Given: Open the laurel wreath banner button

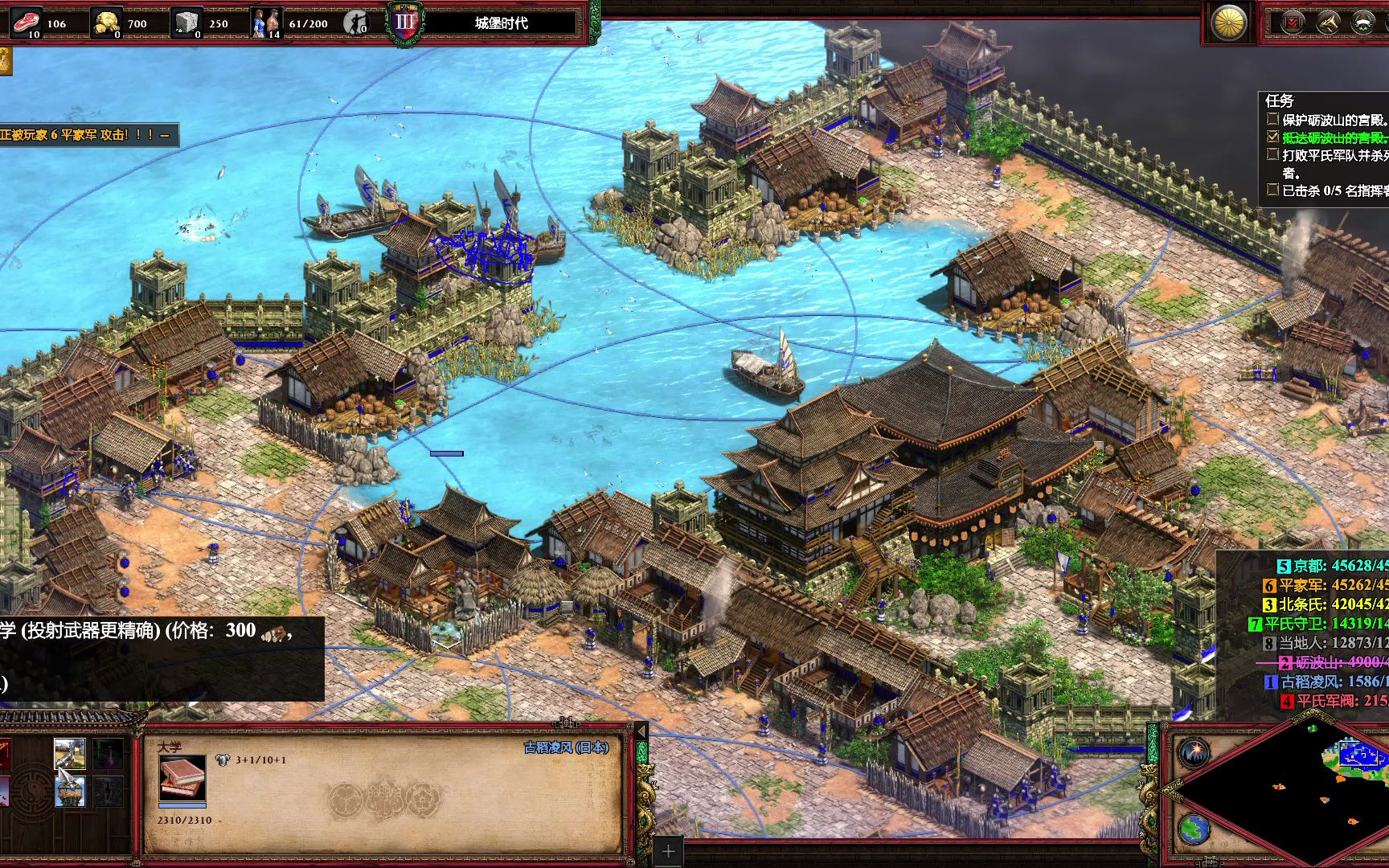Looking at the screenshot, I should pos(1362,22).
